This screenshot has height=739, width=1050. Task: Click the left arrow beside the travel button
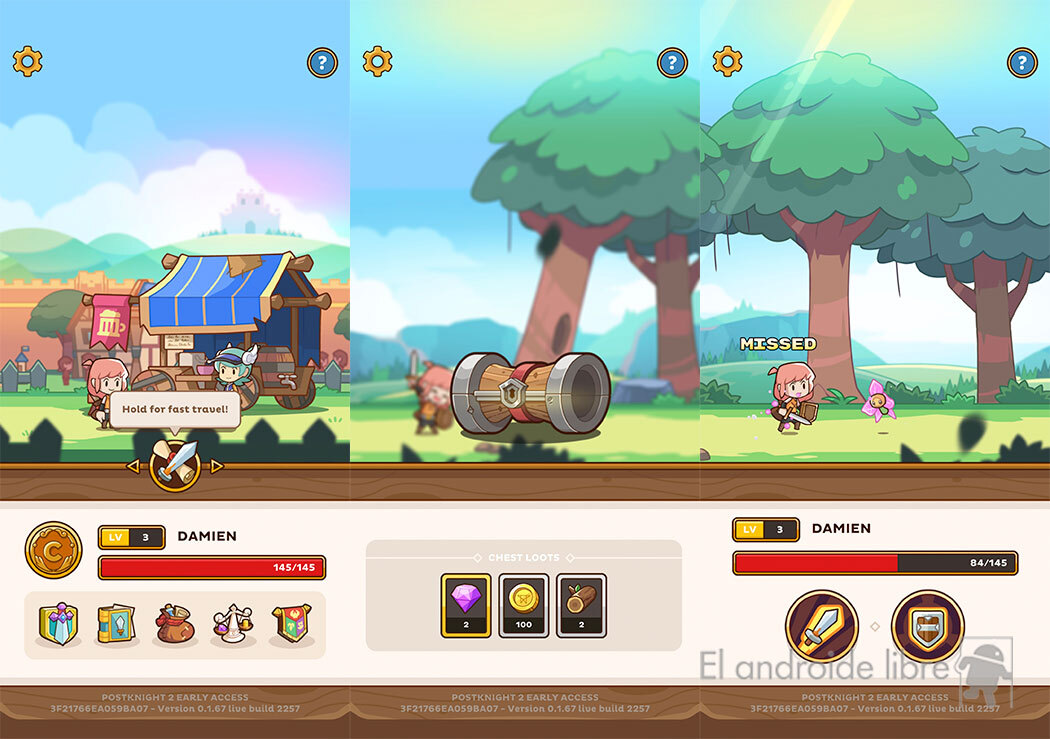(133, 466)
